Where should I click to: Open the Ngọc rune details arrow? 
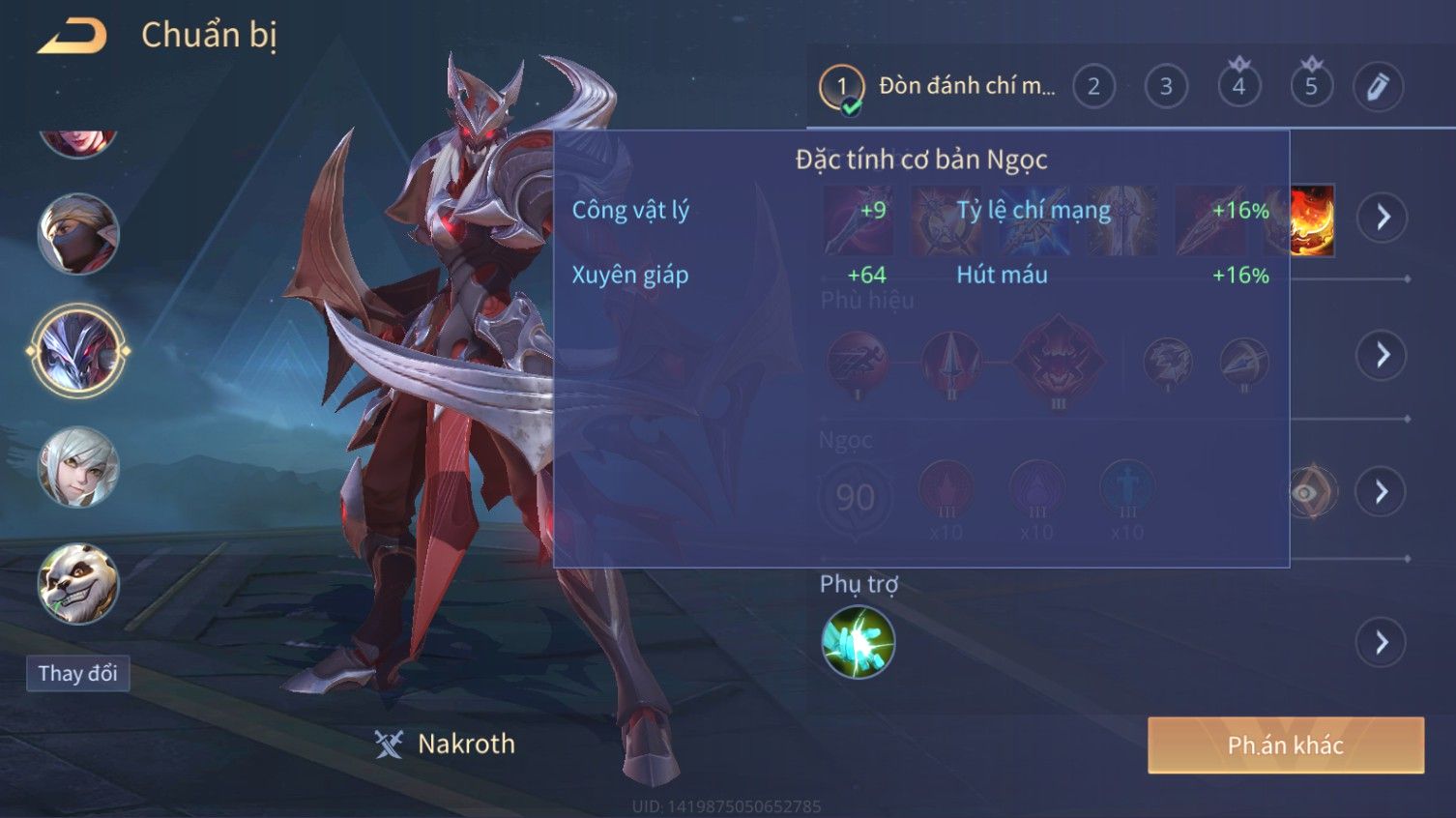(x=1383, y=492)
